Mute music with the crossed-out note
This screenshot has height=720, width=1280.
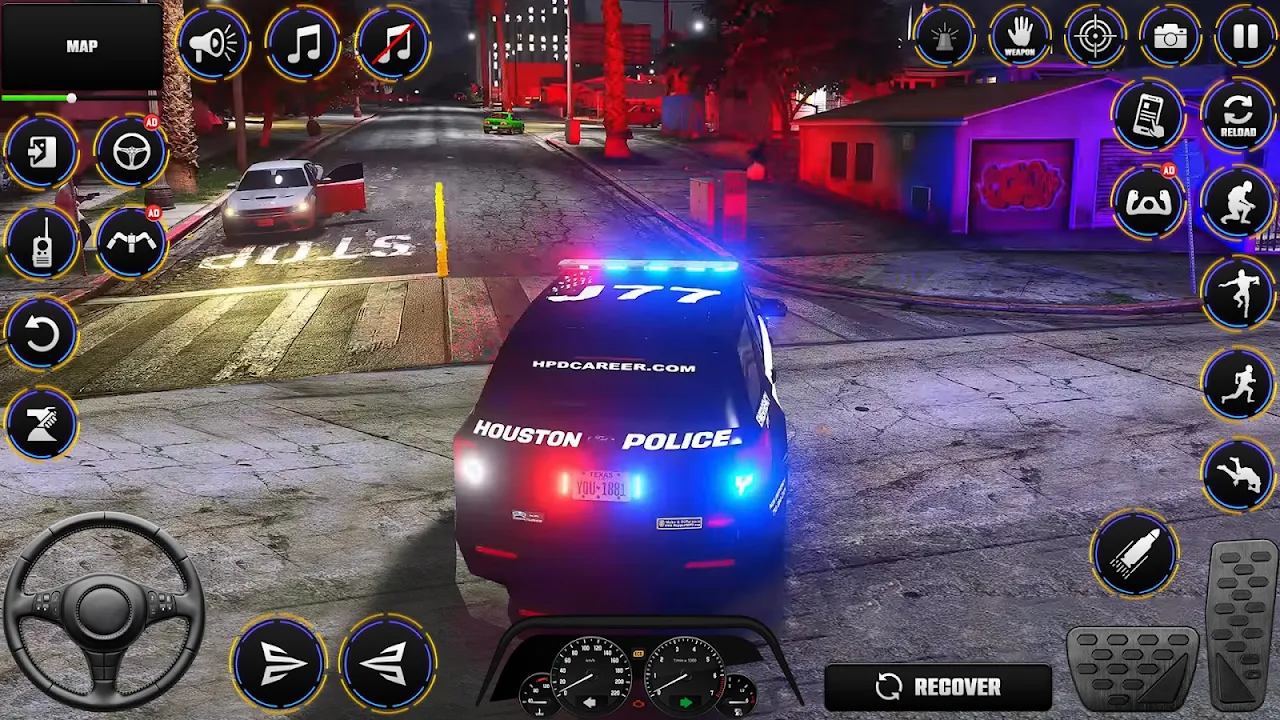click(x=392, y=43)
